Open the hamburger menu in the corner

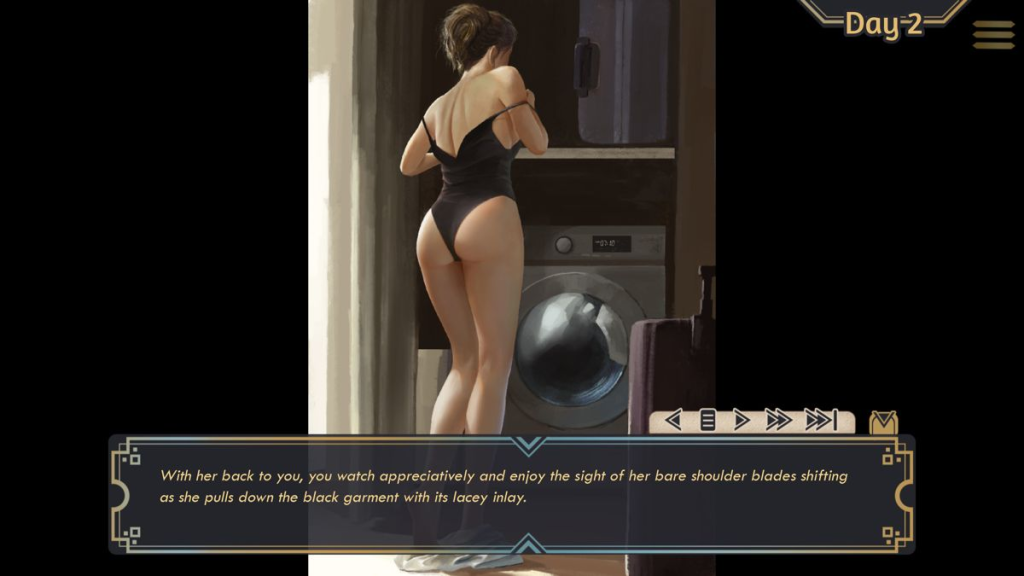click(993, 35)
